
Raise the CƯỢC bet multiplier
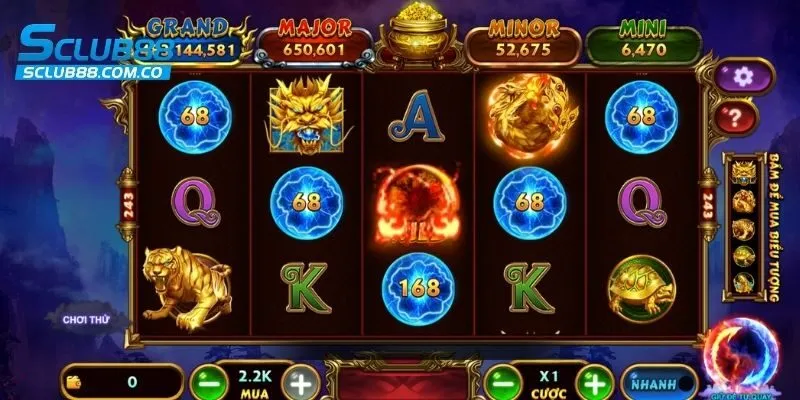click(x=592, y=382)
